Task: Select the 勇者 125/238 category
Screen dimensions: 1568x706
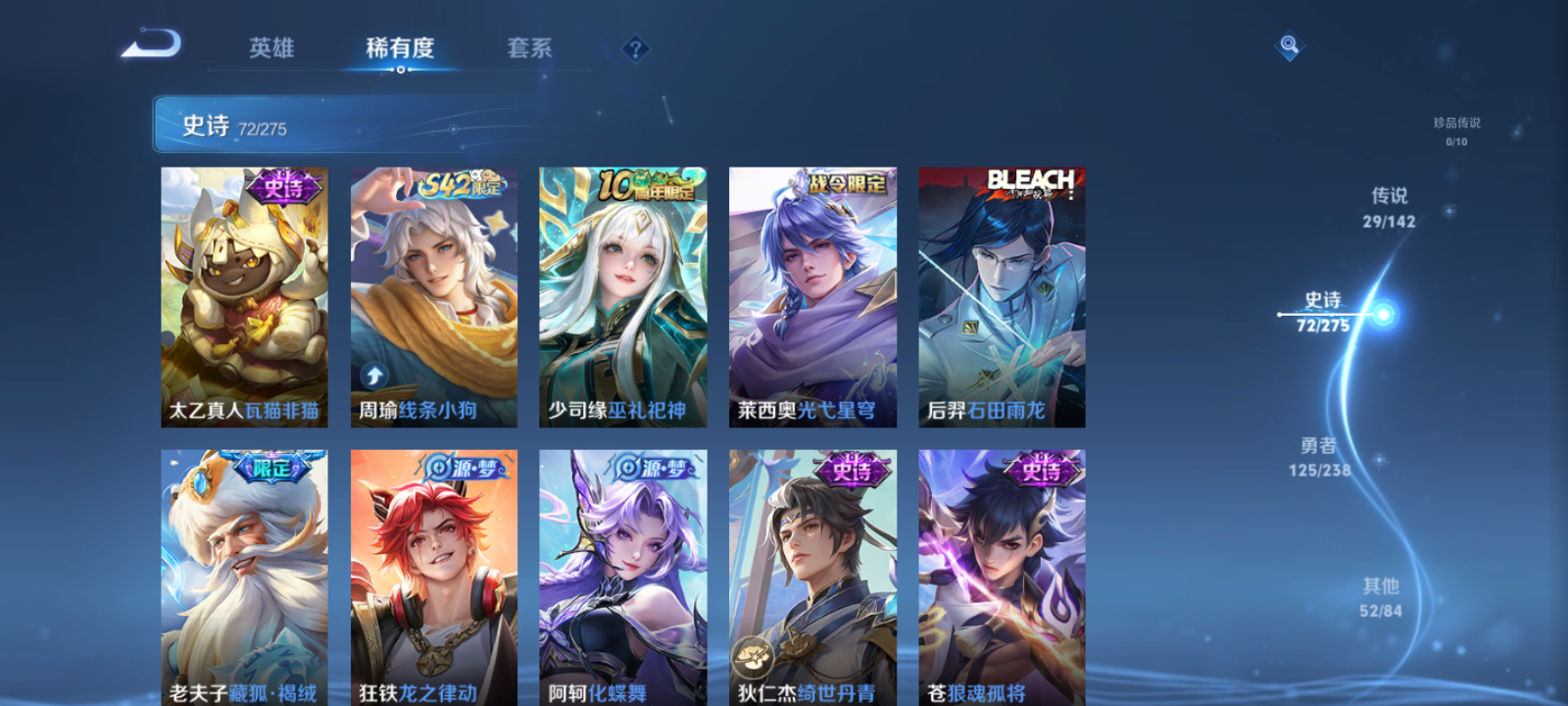Action: pos(1318,458)
